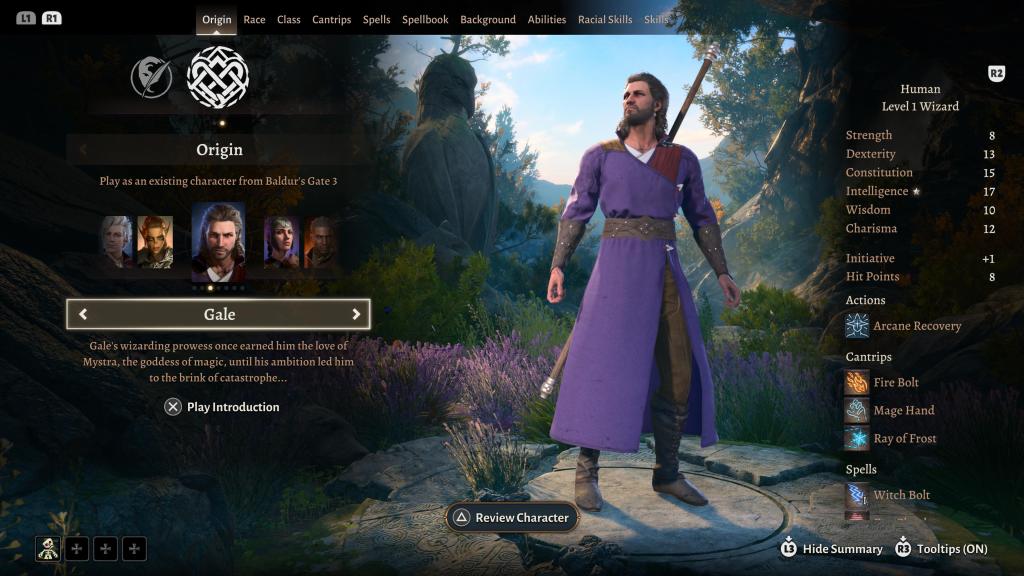The height and width of the screenshot is (576, 1024).
Task: Click the right arrow beside Gale
Action: coord(355,314)
